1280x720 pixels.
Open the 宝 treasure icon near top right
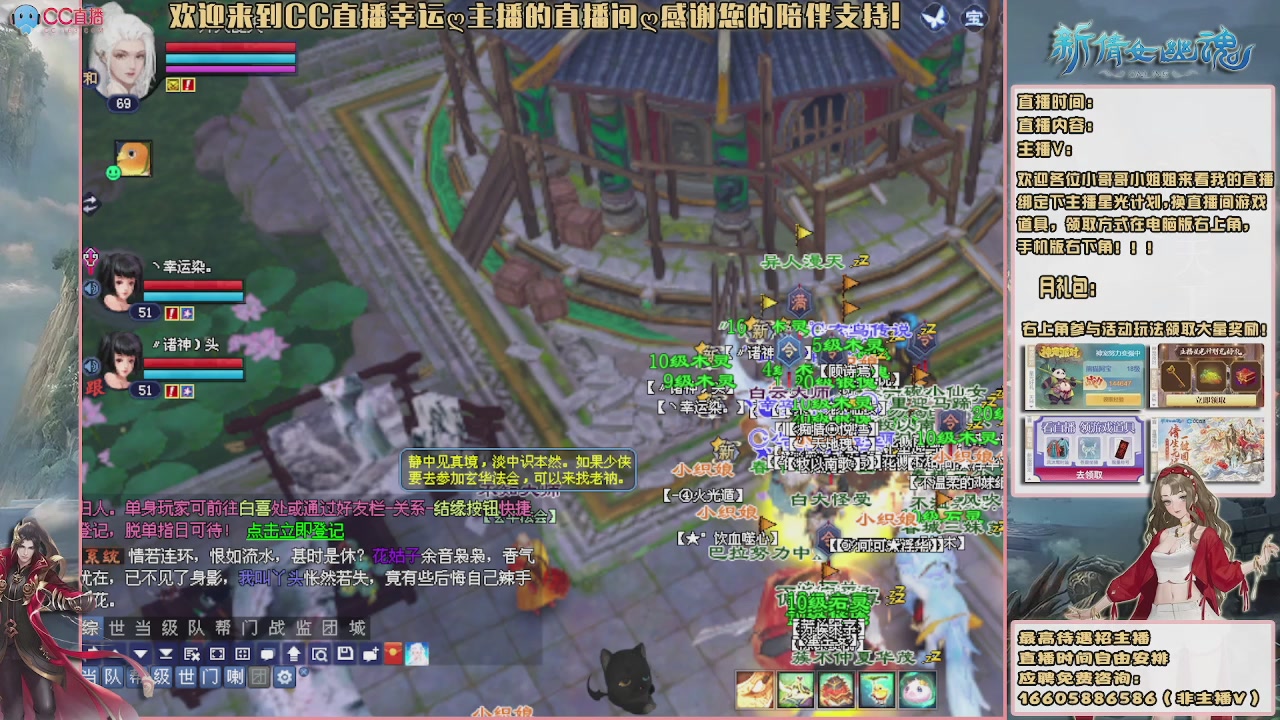point(974,18)
